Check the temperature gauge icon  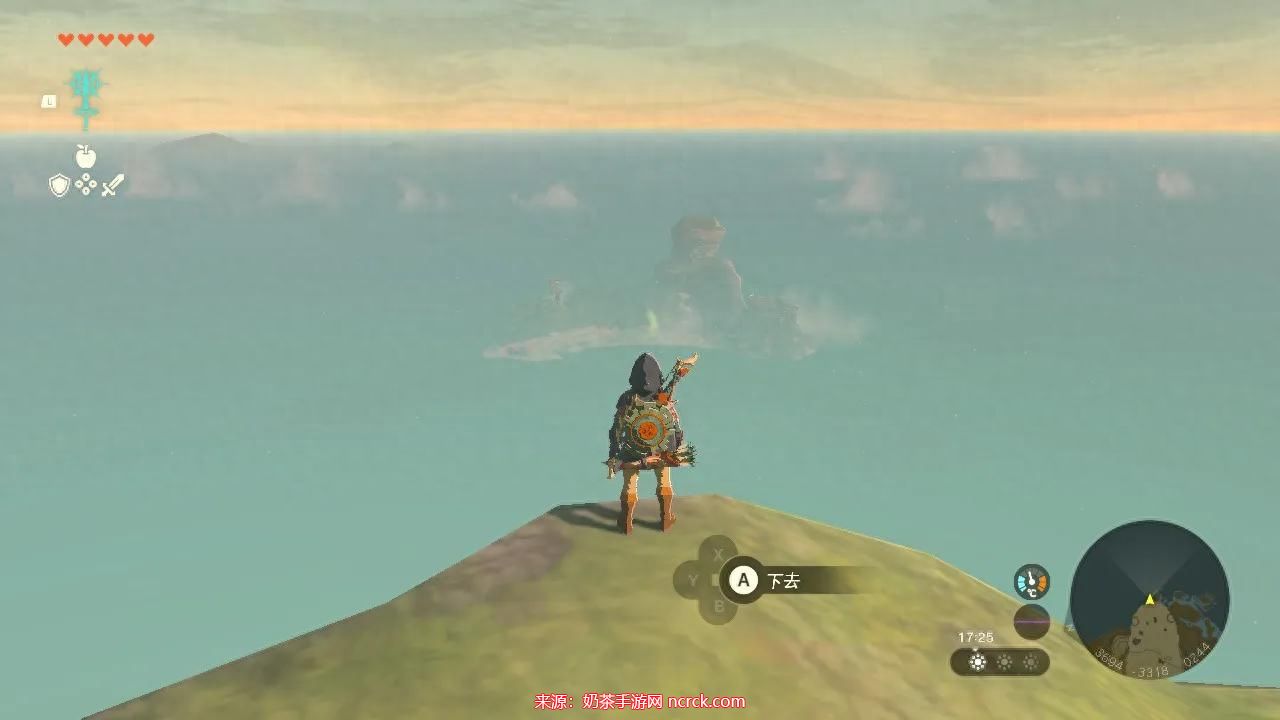coord(1031,582)
